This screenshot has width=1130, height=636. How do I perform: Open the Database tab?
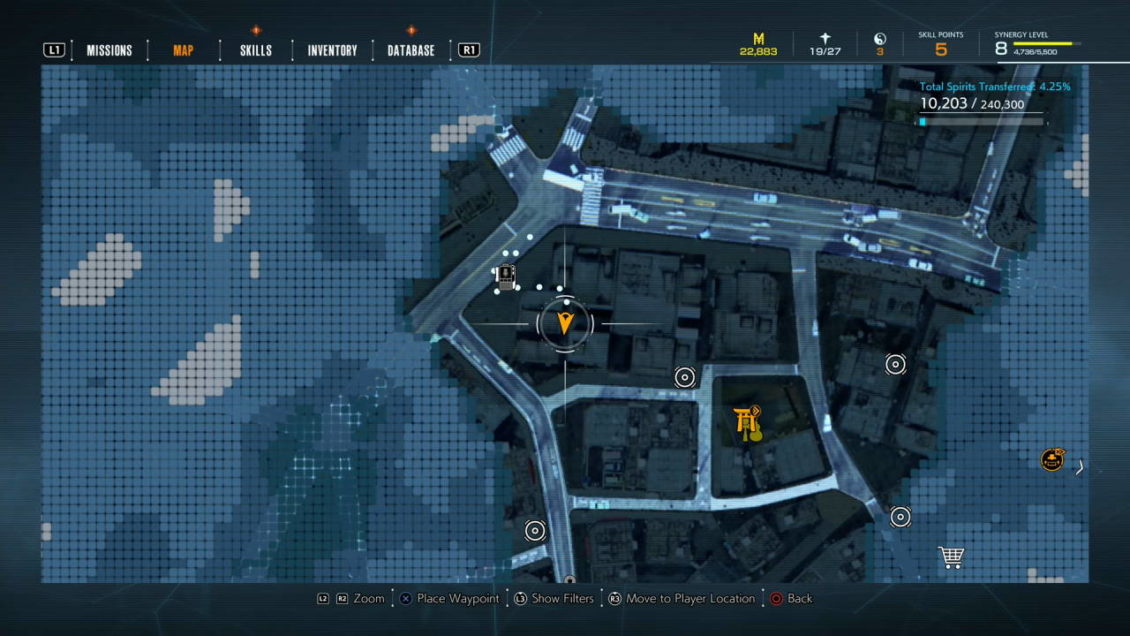411,50
